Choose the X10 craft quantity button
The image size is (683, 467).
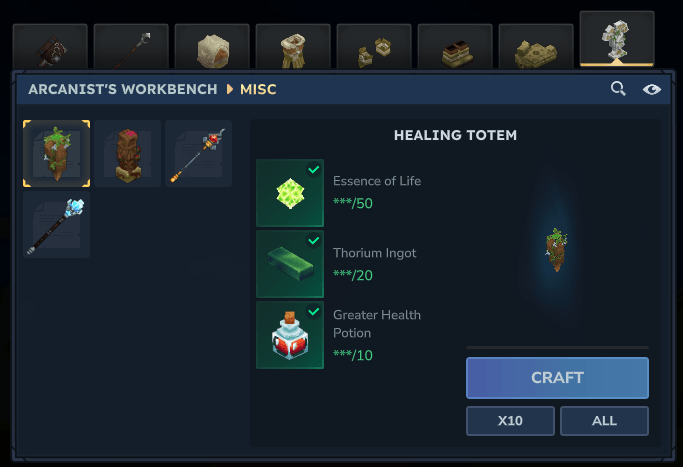coord(510,421)
